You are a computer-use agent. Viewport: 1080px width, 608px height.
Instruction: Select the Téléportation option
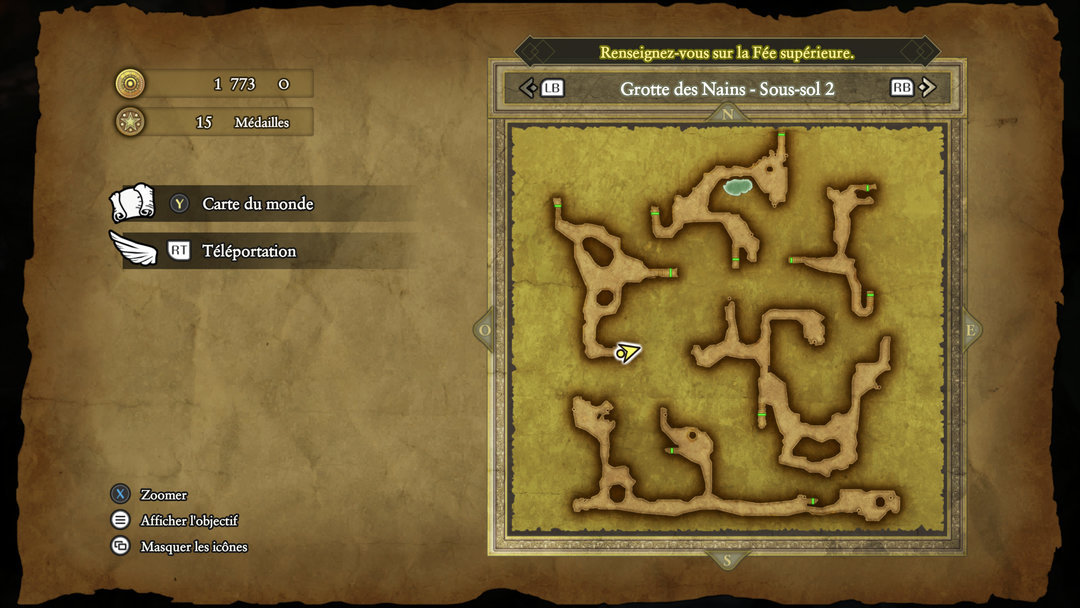[x=249, y=251]
